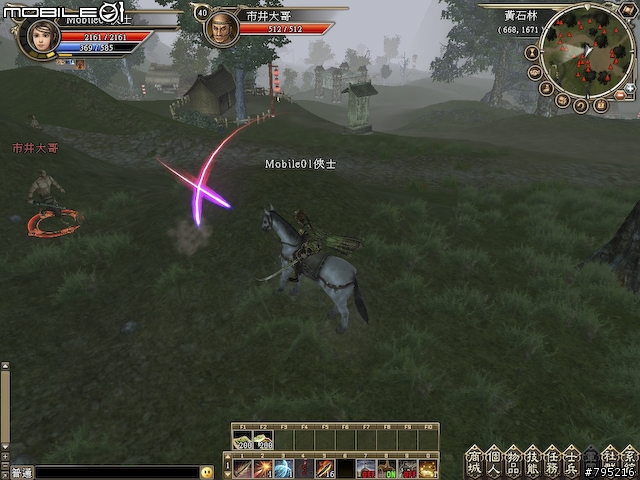Open the 個人 character menu

[494, 459]
